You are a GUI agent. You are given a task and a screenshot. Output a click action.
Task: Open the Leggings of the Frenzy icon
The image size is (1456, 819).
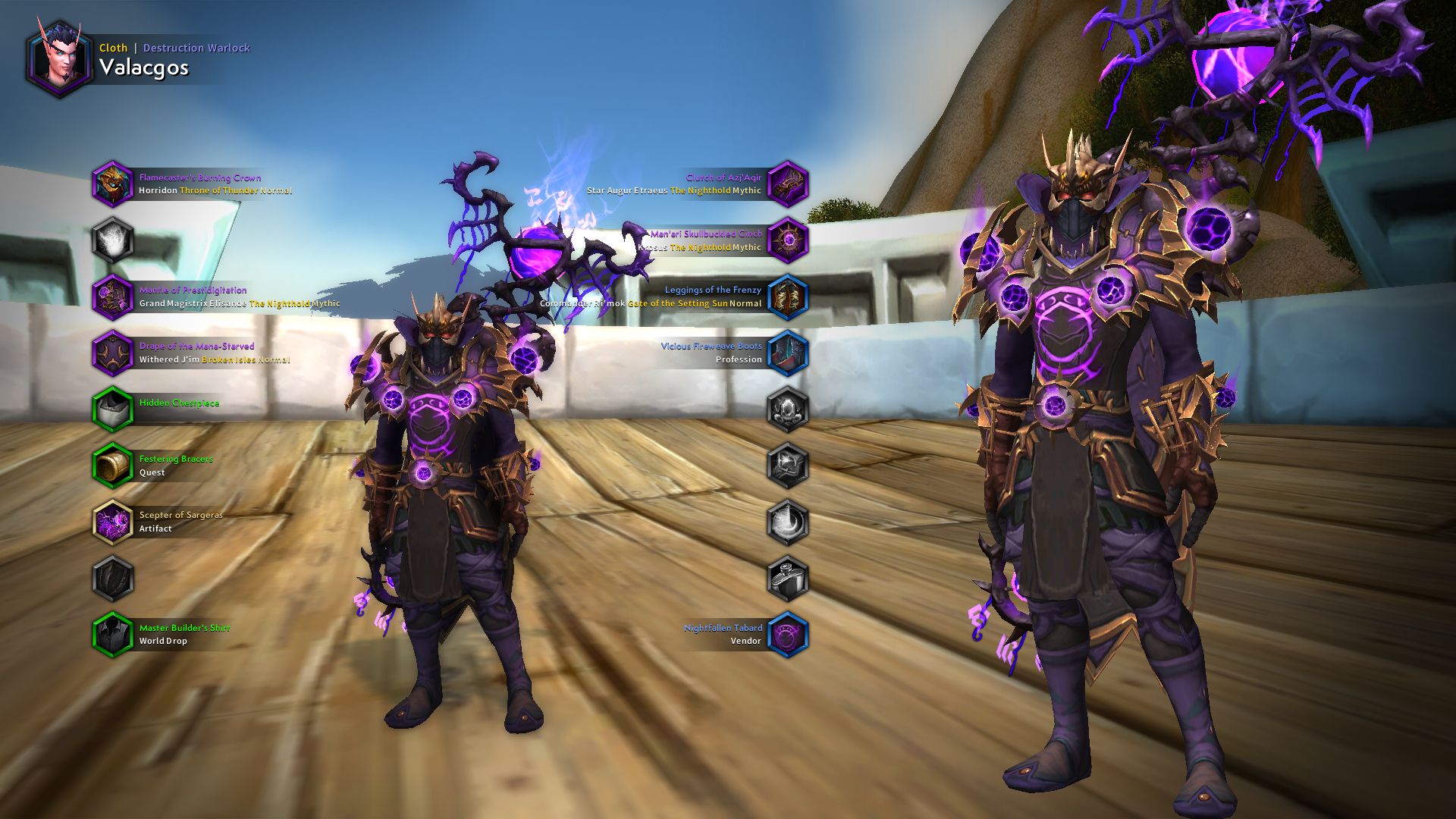point(786,296)
